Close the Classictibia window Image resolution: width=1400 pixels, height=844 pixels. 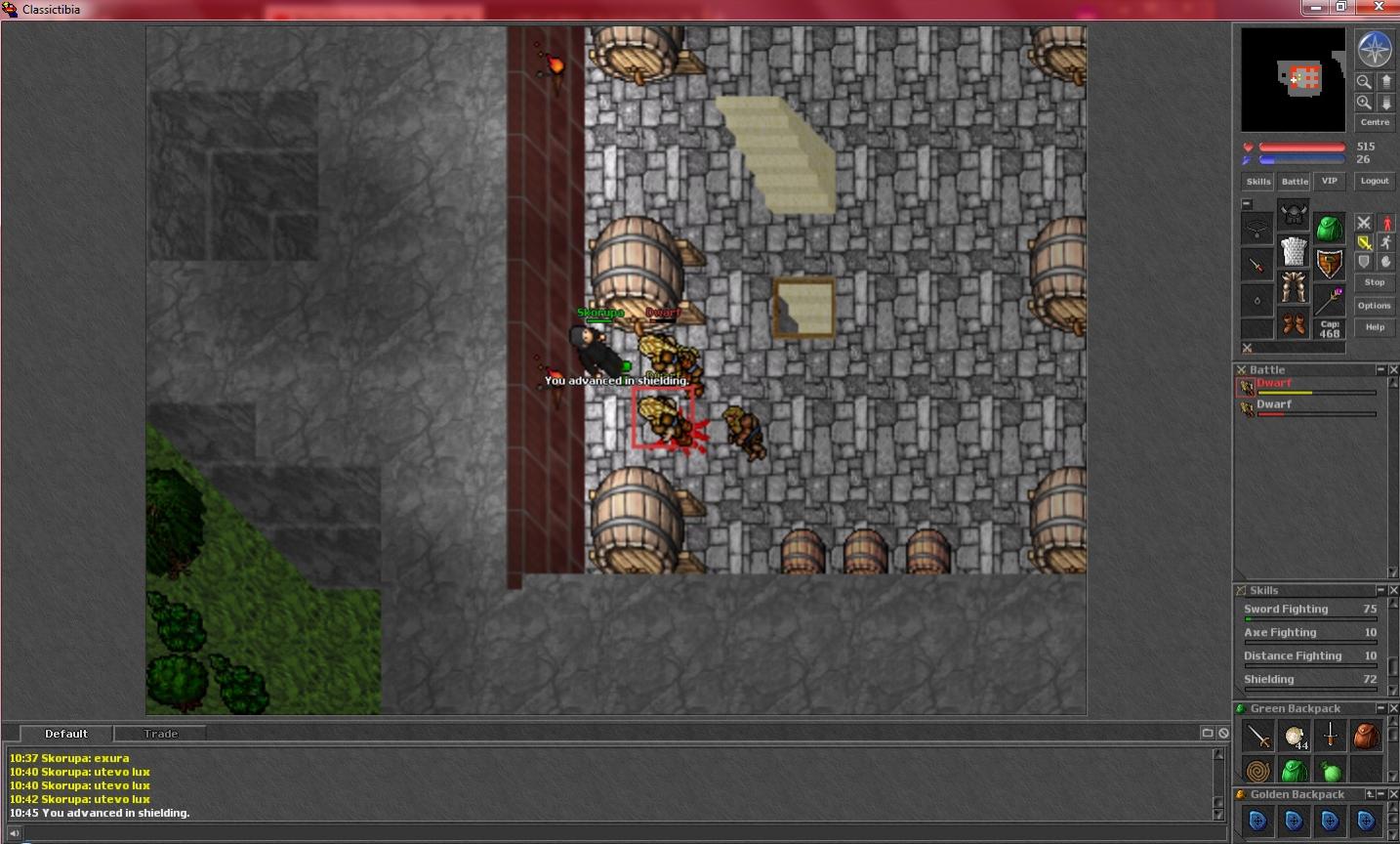tap(1379, 7)
